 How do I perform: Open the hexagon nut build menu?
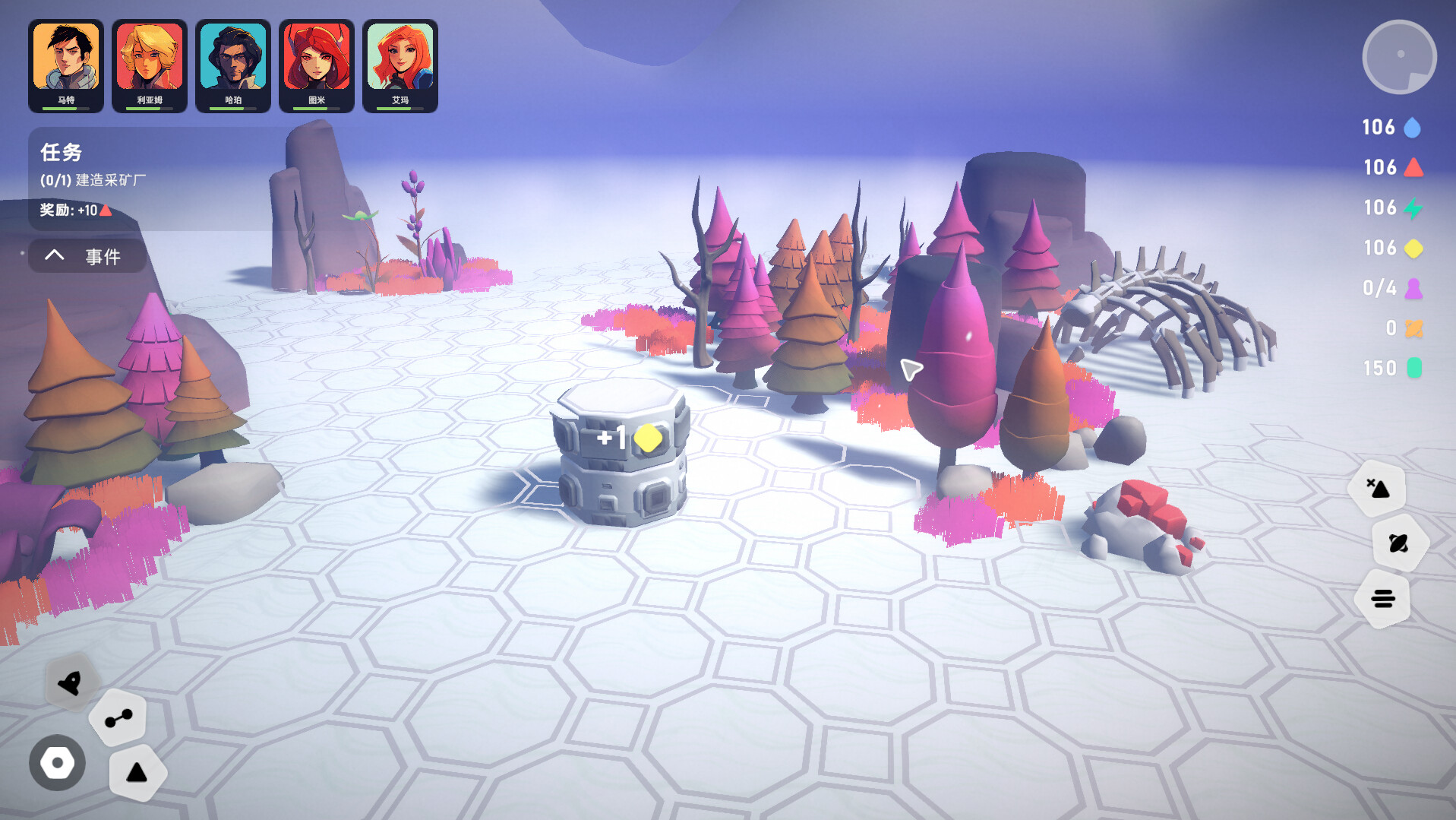tap(56, 762)
